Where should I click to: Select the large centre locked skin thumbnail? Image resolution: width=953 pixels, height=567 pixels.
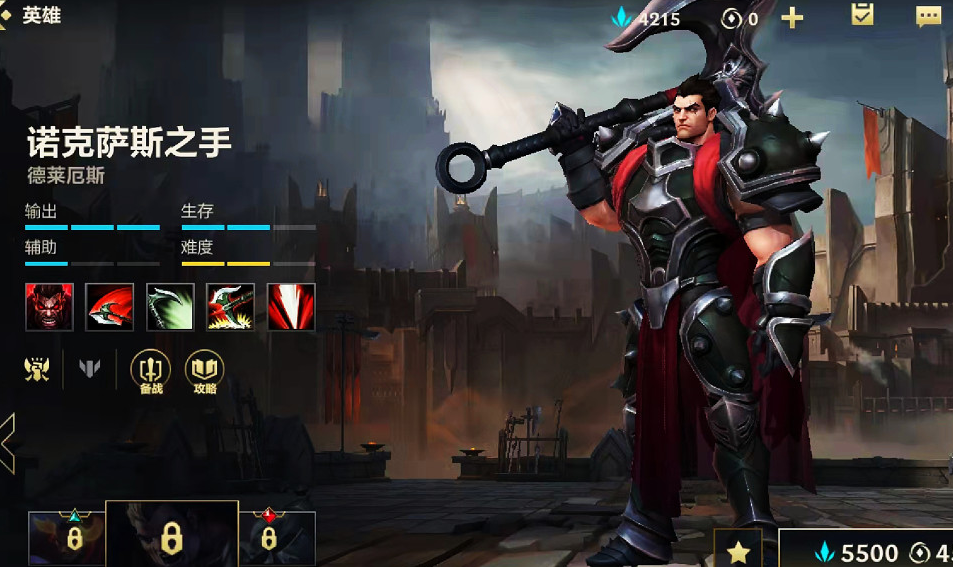pos(172,535)
